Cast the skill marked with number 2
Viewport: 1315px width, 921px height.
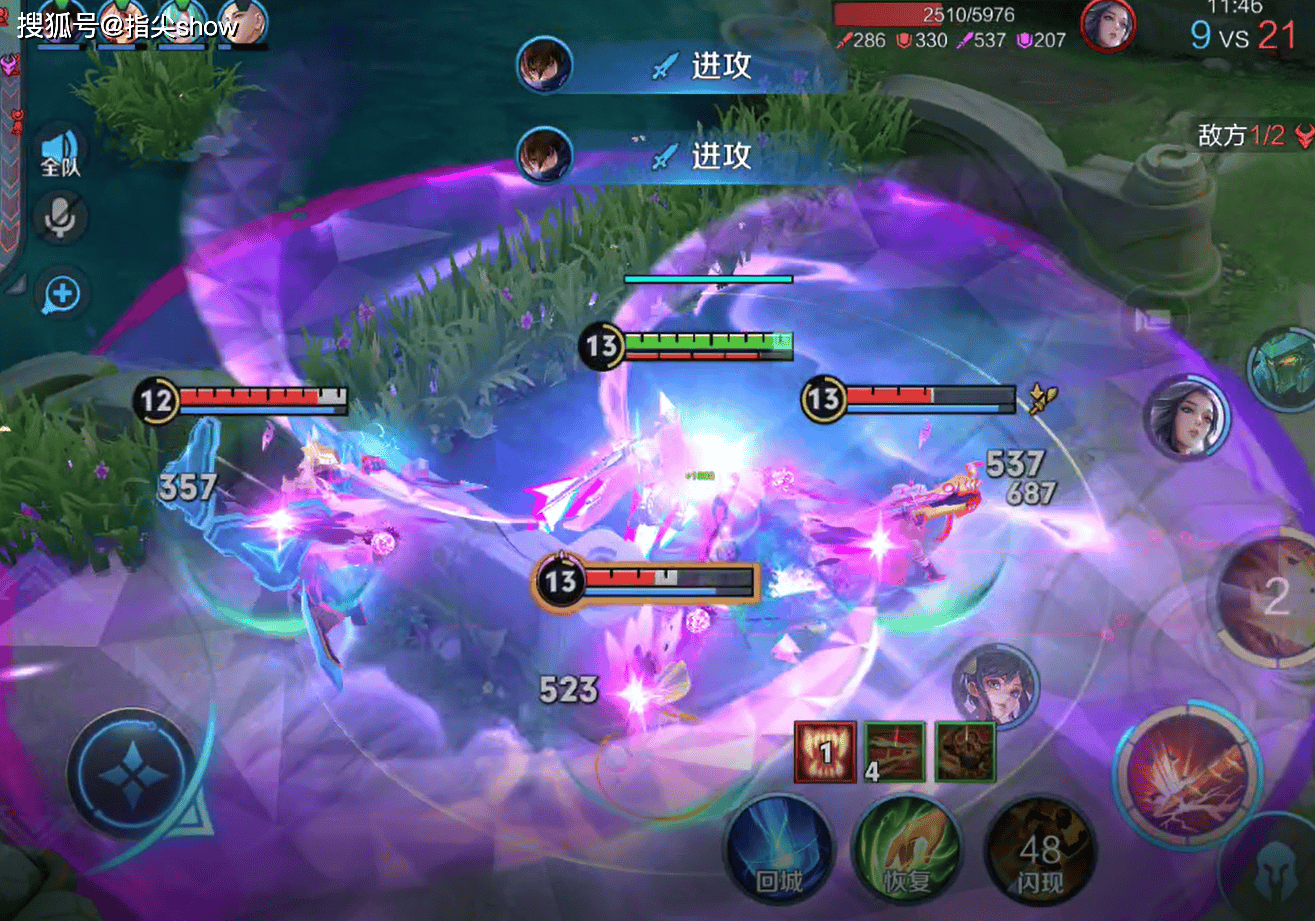point(1272,596)
